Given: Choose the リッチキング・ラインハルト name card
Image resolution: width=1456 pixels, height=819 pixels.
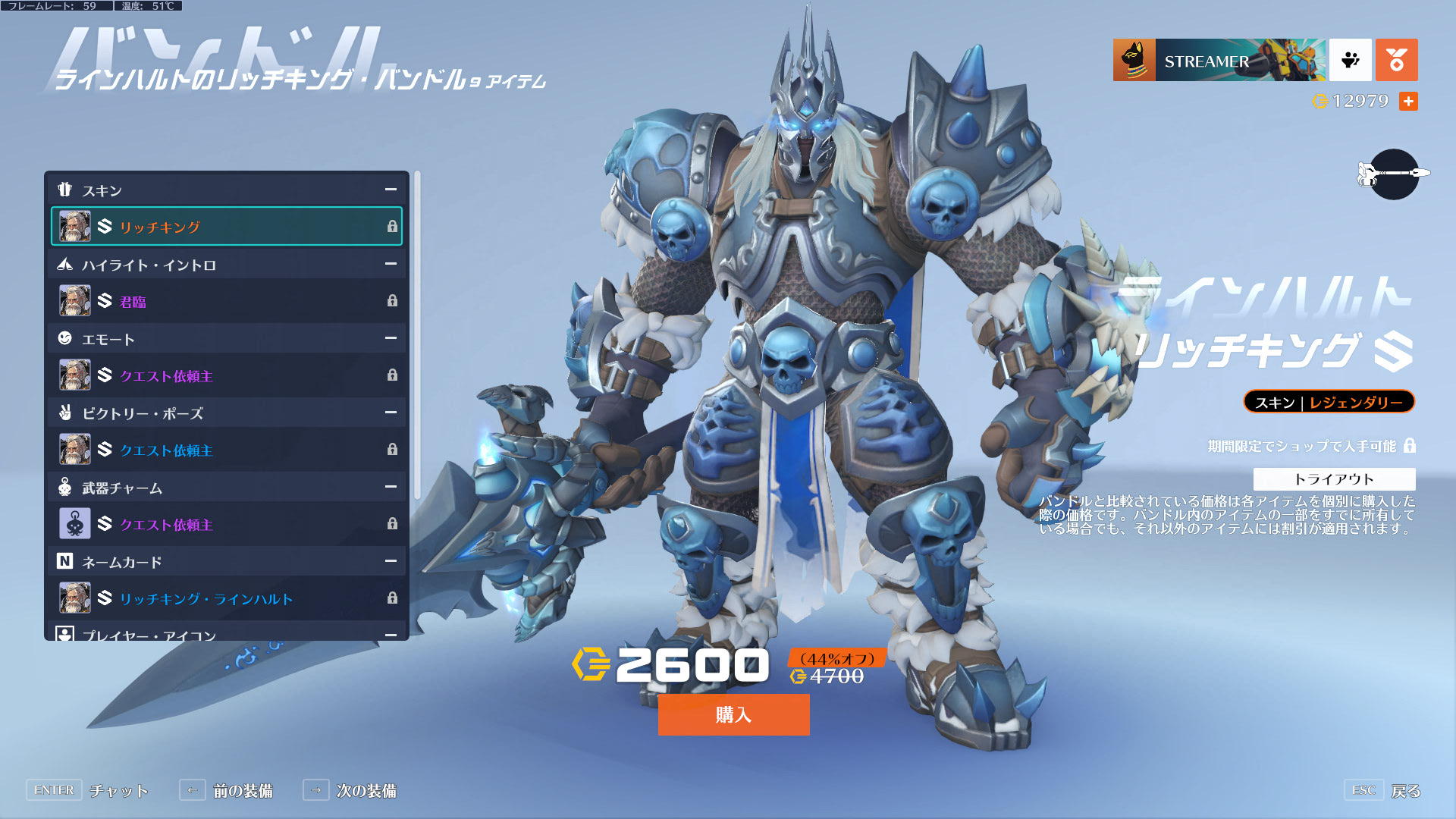Looking at the screenshot, I should point(226,598).
